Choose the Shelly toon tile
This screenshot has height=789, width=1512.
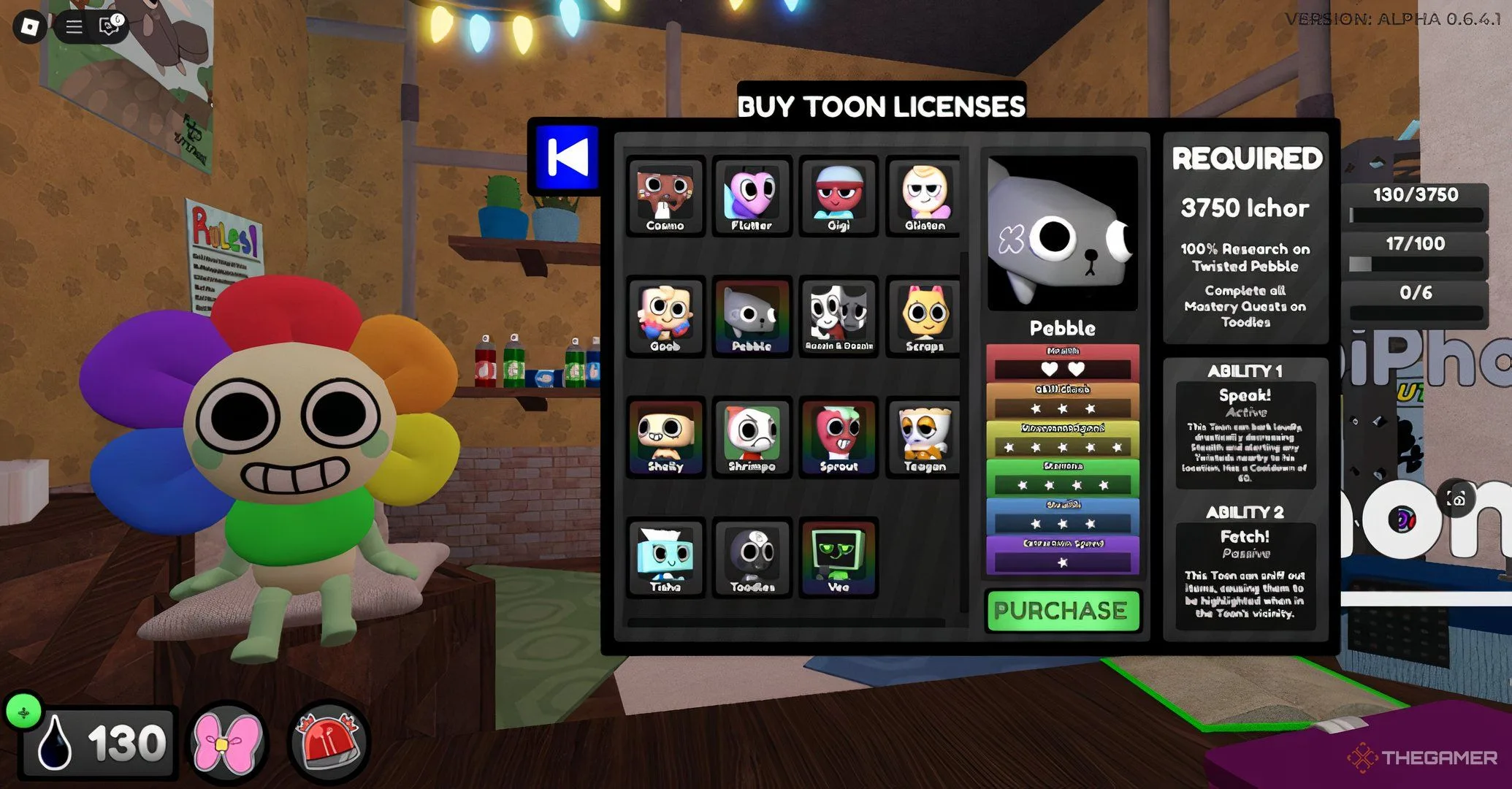click(x=665, y=437)
